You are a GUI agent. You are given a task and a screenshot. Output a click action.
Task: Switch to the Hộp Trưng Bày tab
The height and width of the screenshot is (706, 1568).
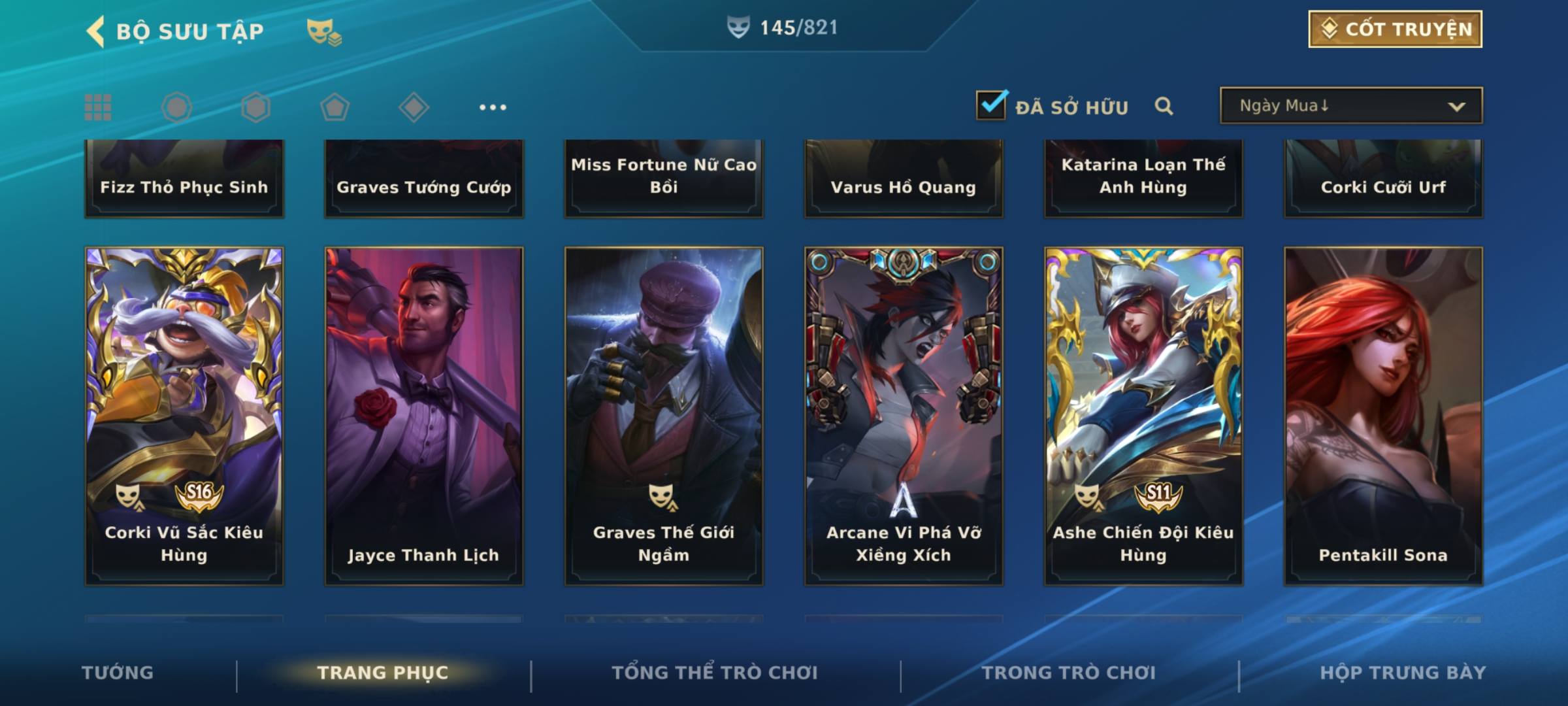click(1403, 673)
